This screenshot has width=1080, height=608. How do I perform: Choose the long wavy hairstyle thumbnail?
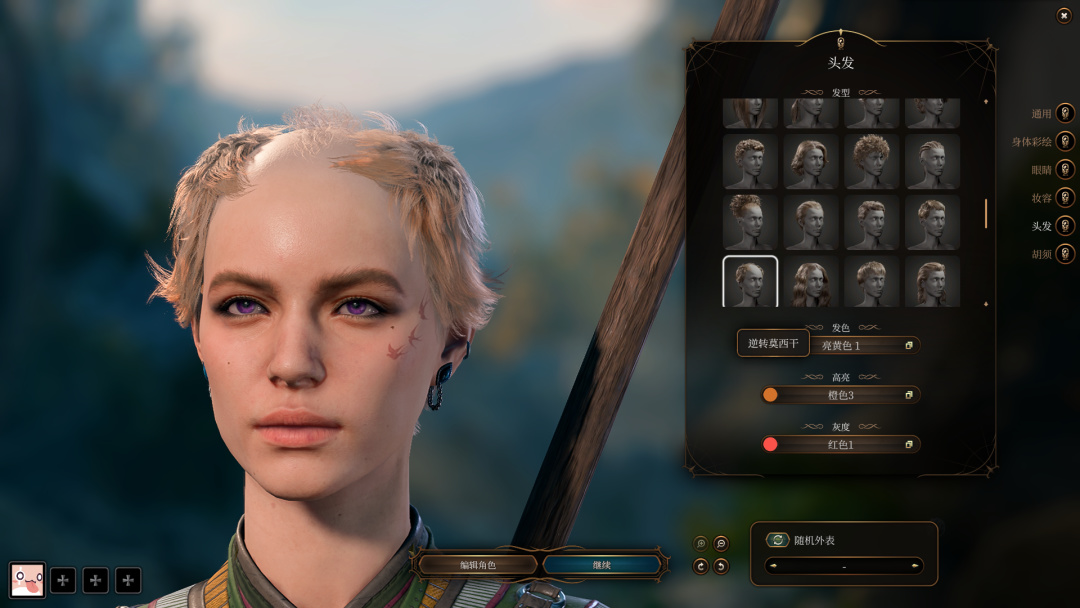811,282
